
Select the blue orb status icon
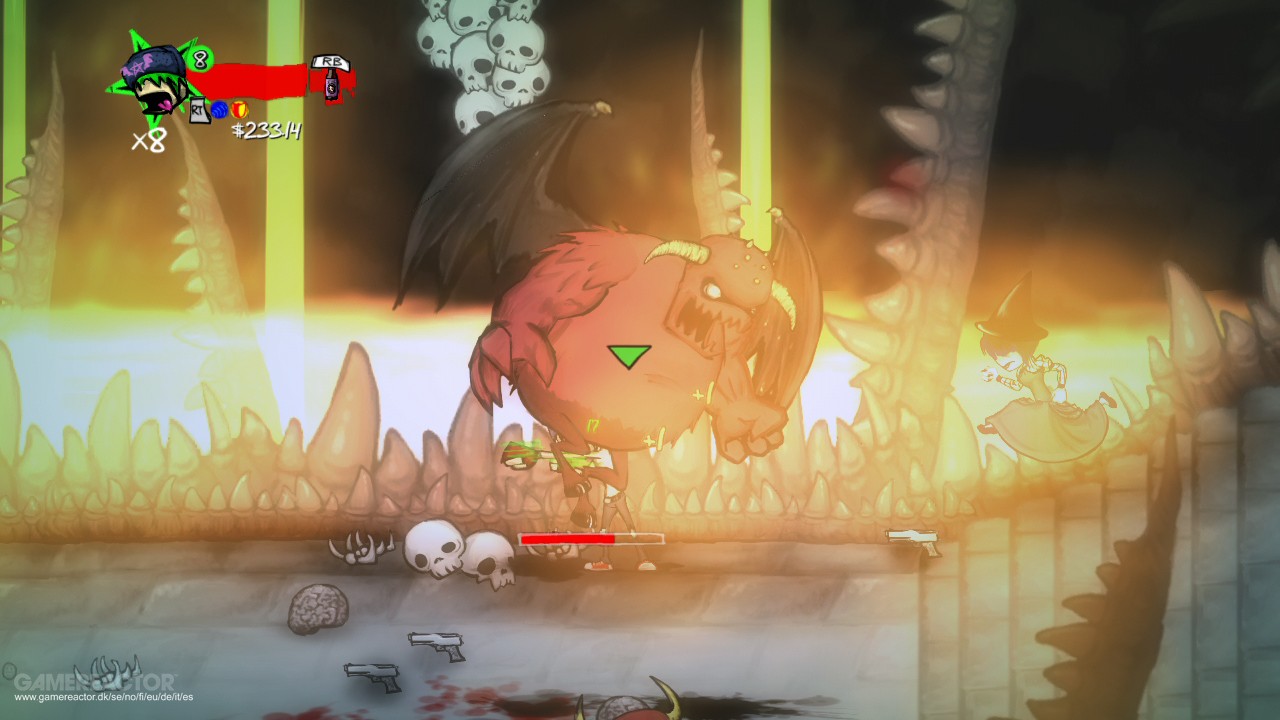tap(219, 111)
